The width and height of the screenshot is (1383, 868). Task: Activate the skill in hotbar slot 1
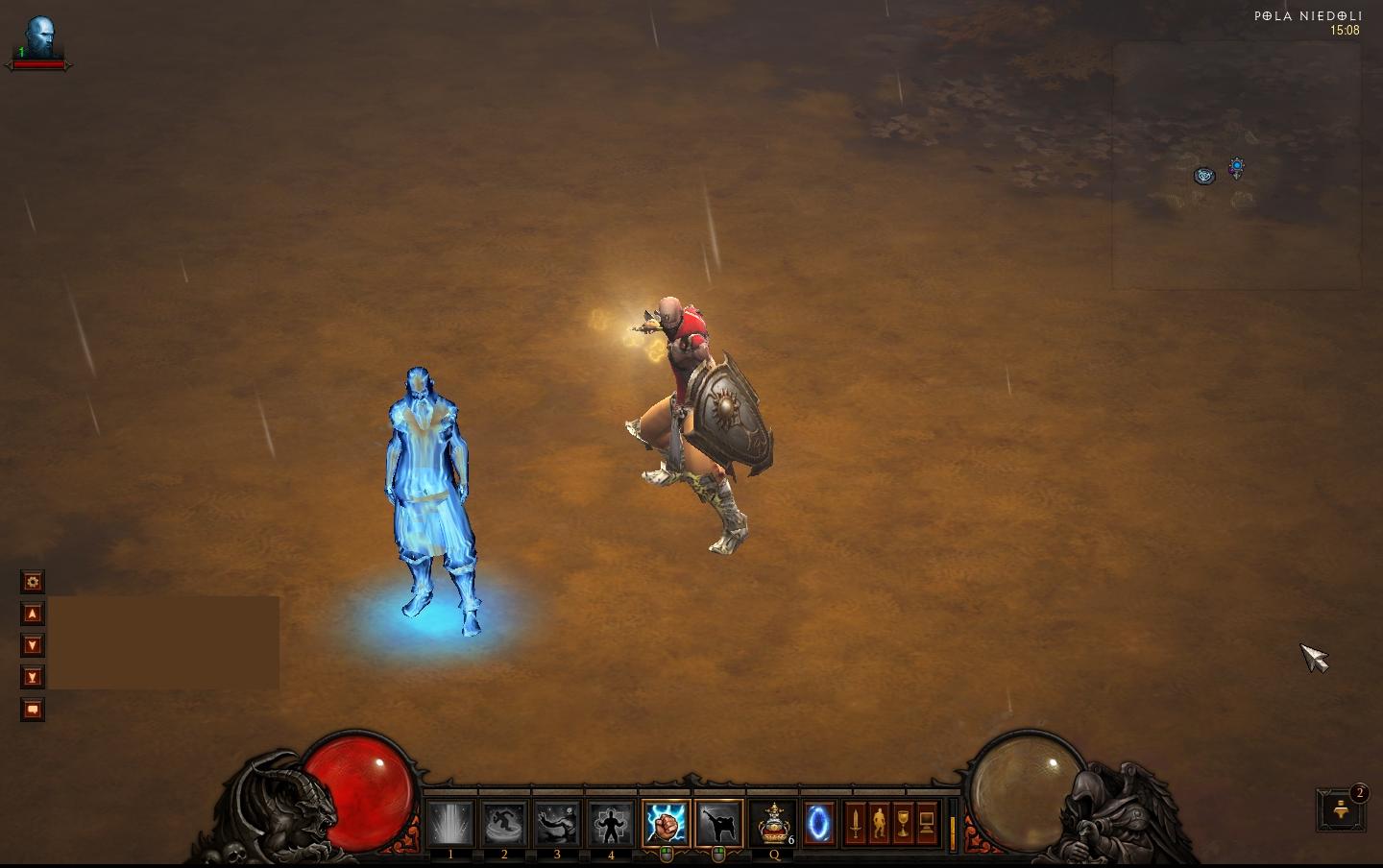click(x=450, y=824)
